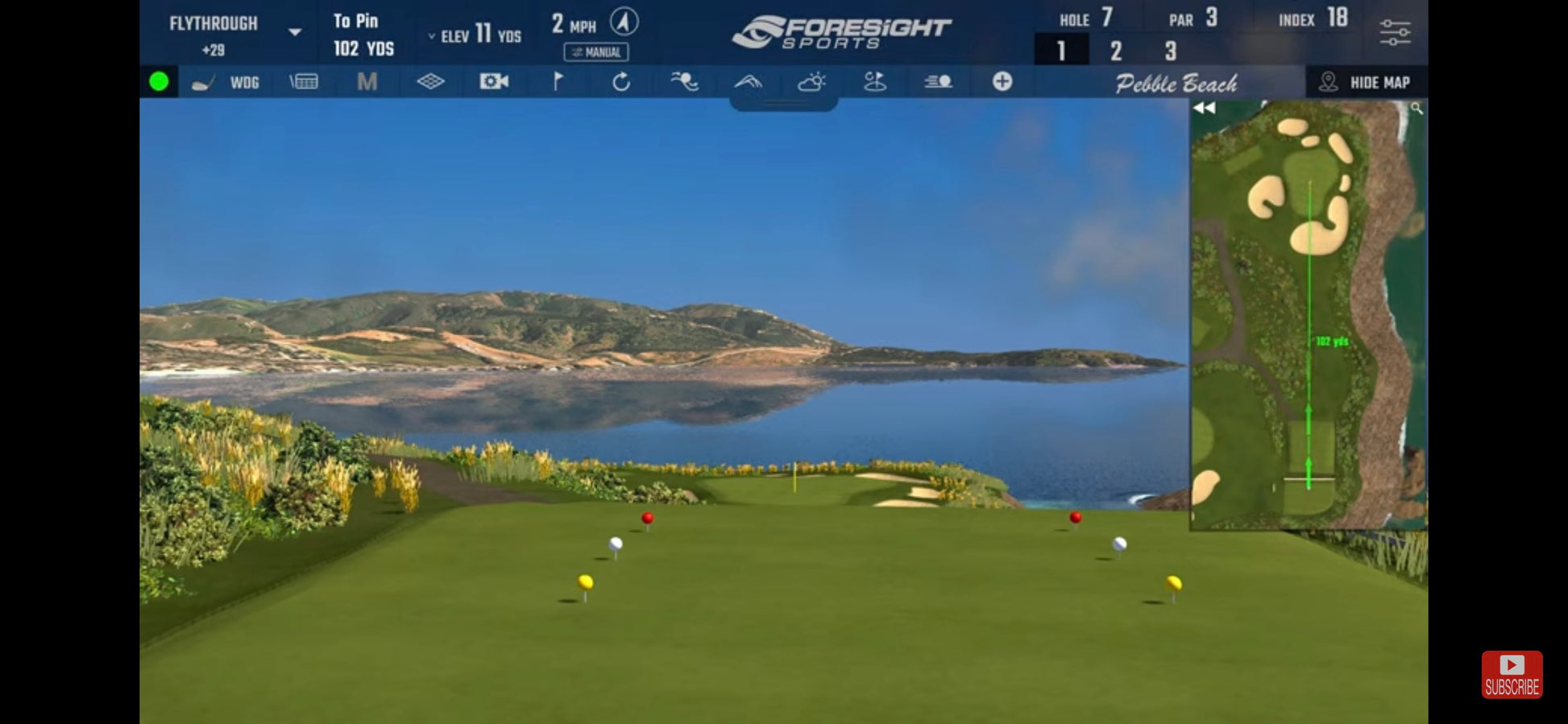Viewport: 1568px width, 724px height.
Task: Click the video camera icon
Action: [494, 81]
